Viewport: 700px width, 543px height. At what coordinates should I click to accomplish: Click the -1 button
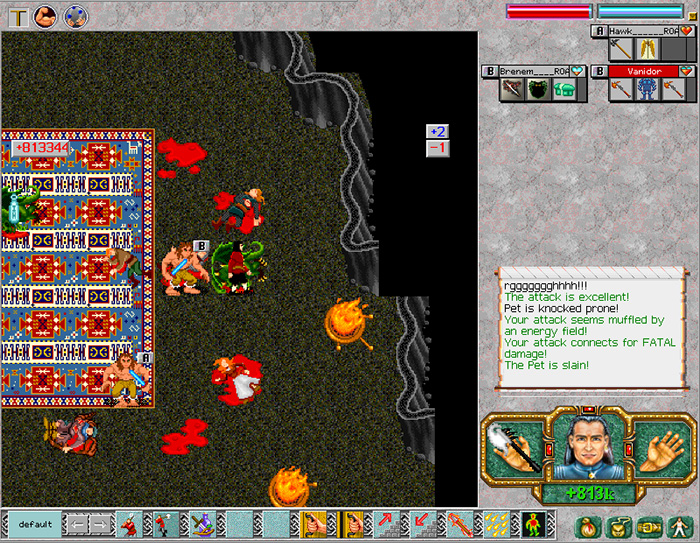437,148
